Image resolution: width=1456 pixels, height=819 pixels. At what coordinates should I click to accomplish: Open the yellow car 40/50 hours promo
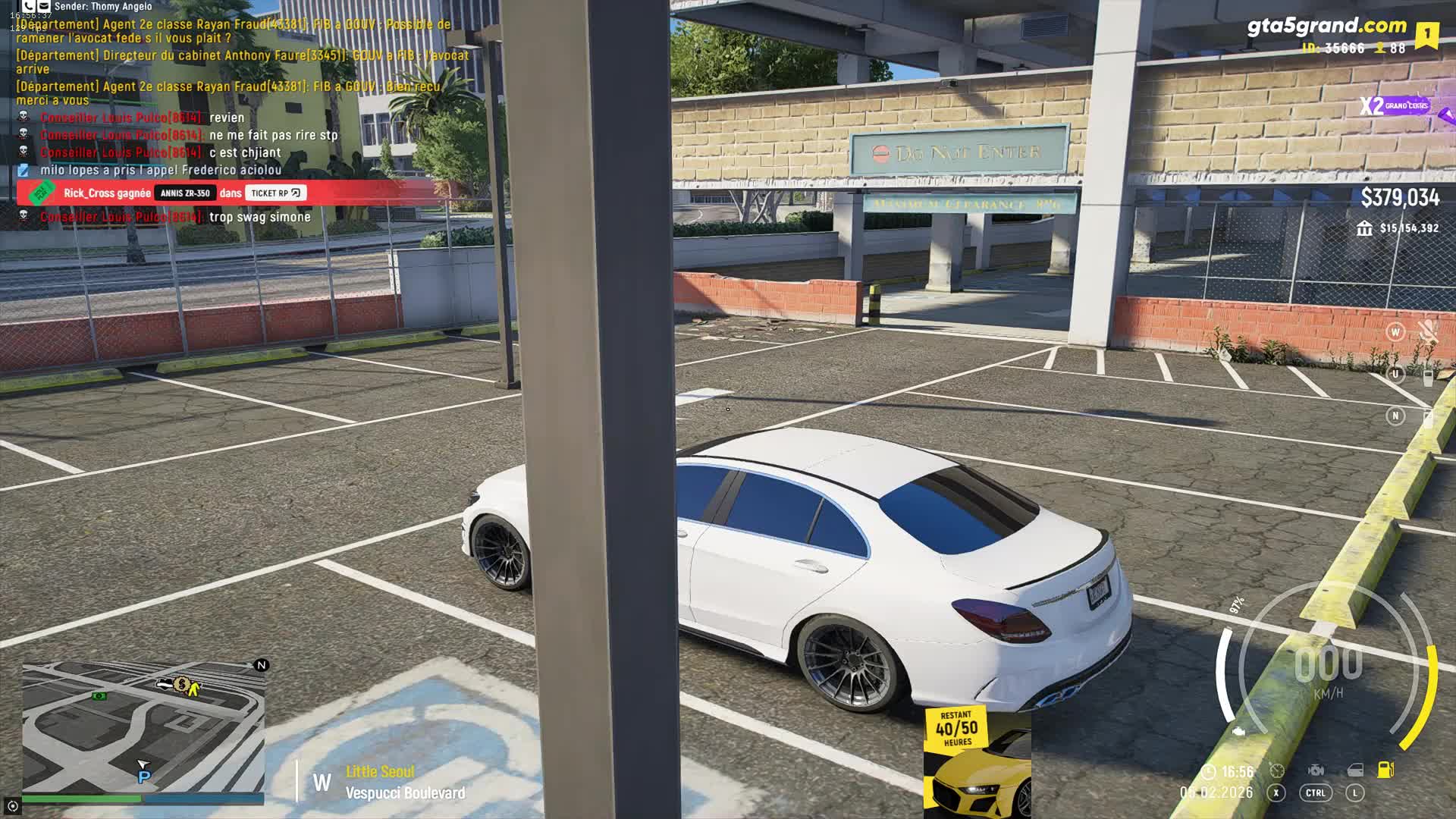coord(977,761)
